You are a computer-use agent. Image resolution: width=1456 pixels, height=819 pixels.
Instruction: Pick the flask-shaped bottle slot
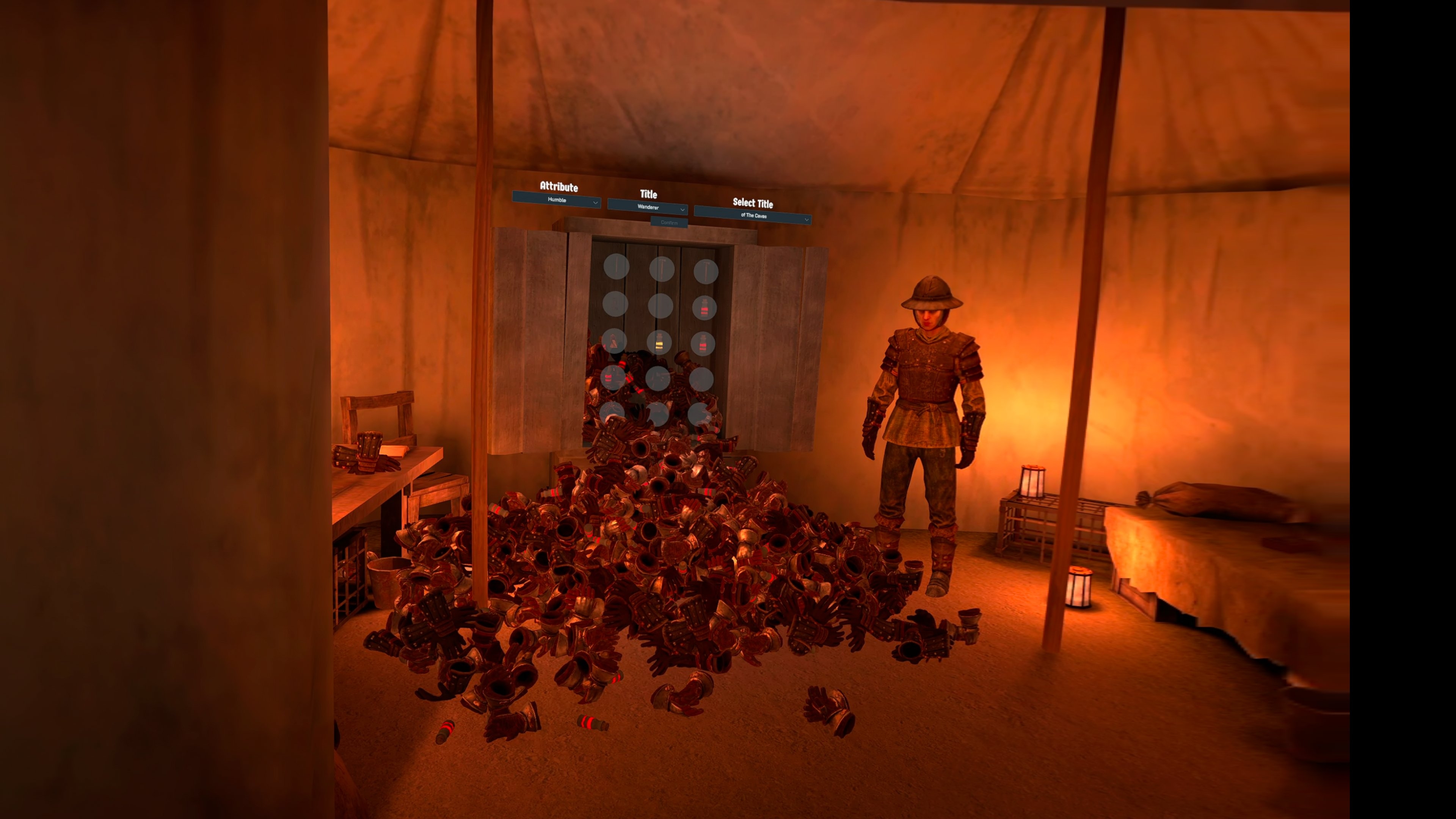point(614,341)
